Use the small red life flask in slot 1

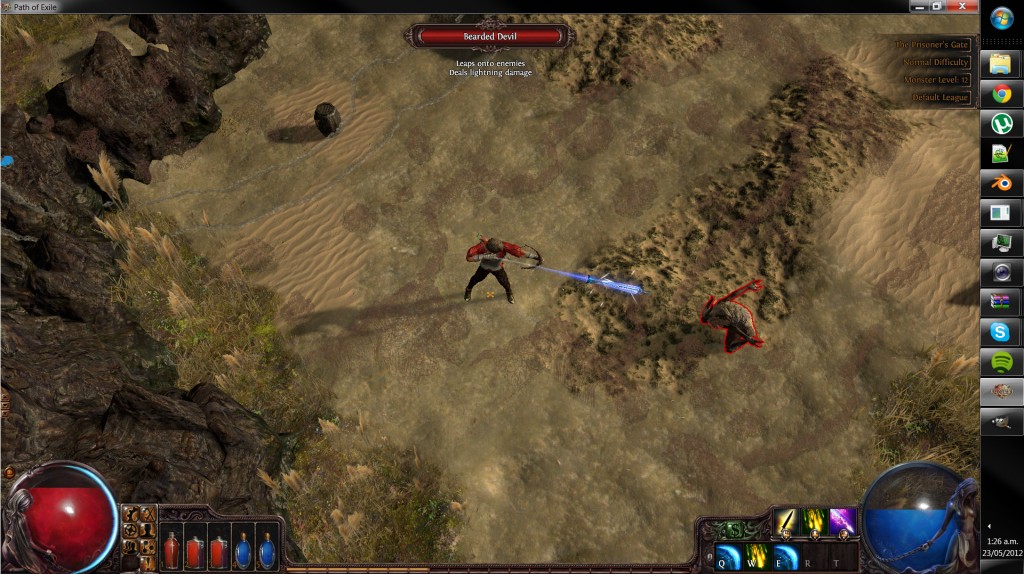tap(170, 550)
